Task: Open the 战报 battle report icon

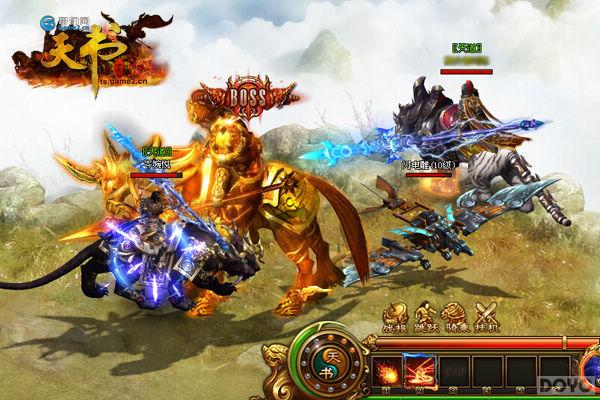Action: pos(394,315)
